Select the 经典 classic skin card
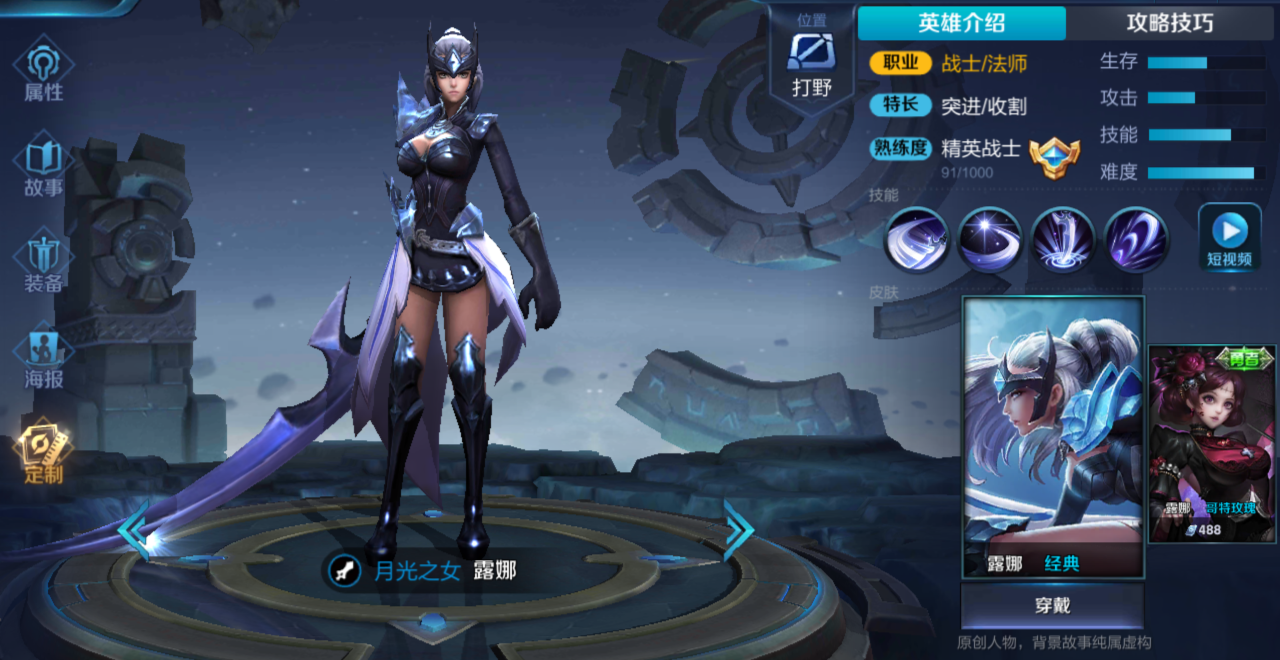 (1052, 437)
